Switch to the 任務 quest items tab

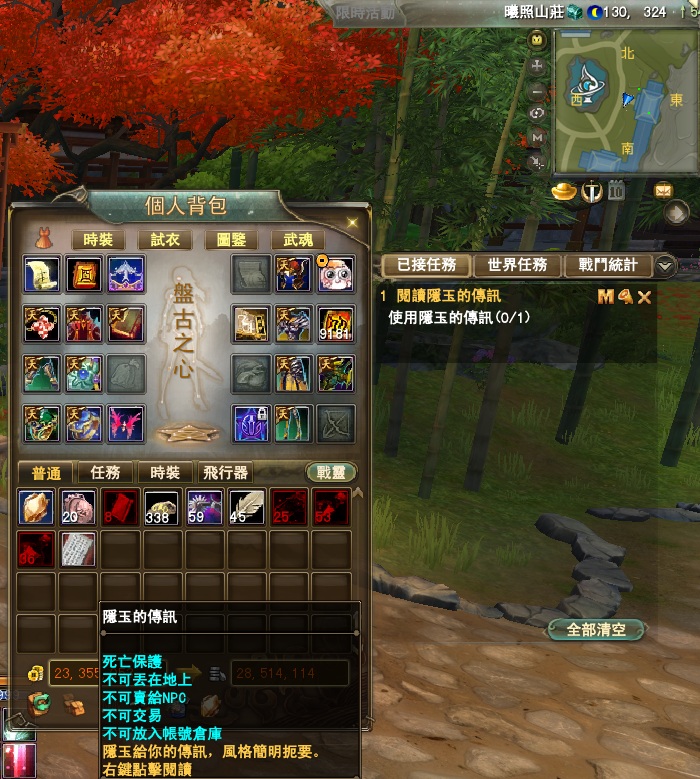pyautogui.click(x=105, y=473)
